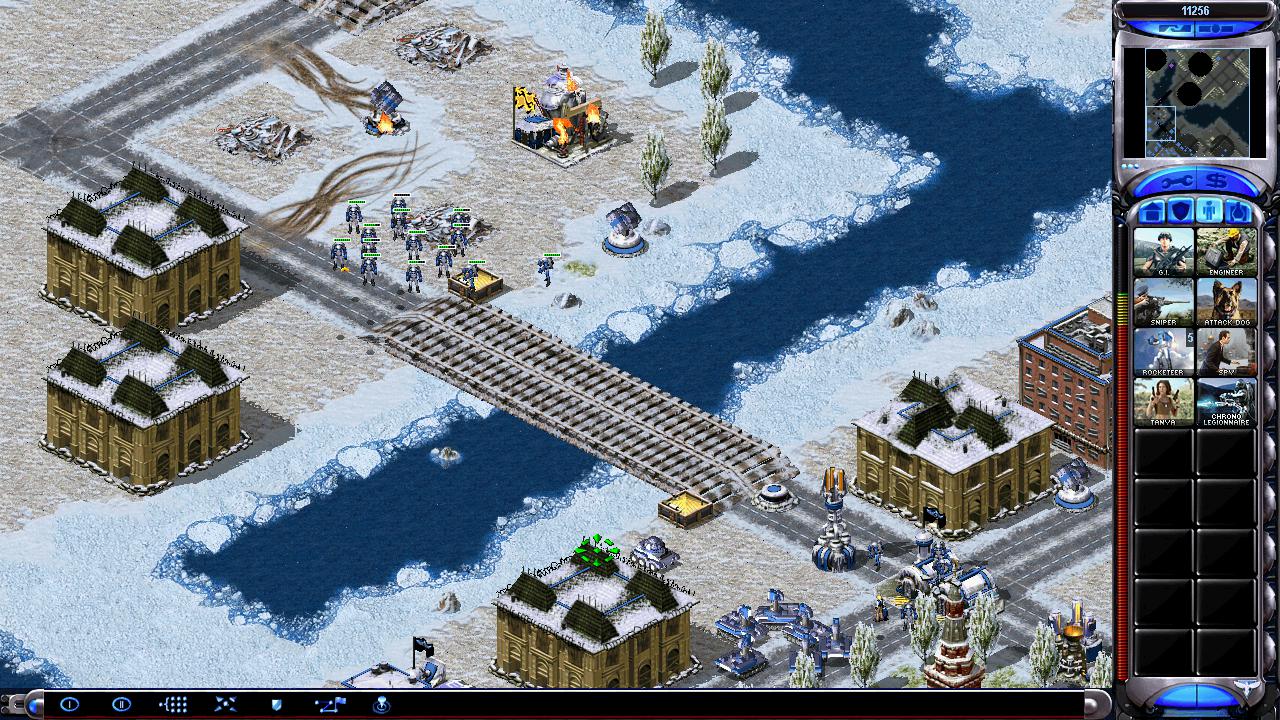Image resolution: width=1280 pixels, height=720 pixels.
Task: Open the defenses tab with shield icon
Action: (1180, 212)
